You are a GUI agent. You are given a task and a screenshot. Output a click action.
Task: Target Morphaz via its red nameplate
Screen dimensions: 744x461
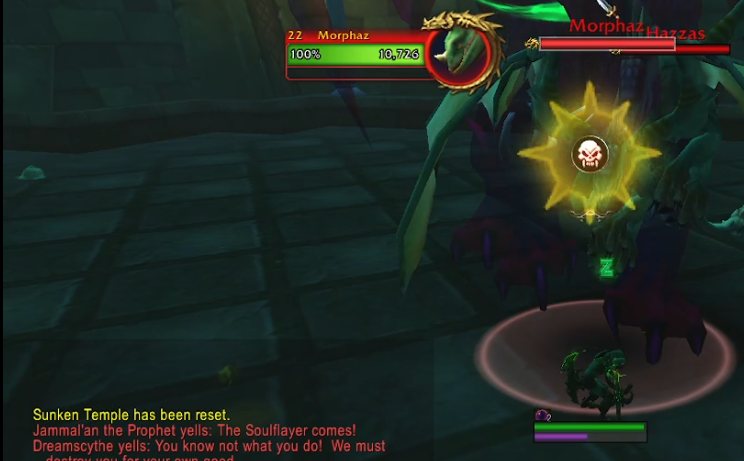tap(606, 43)
